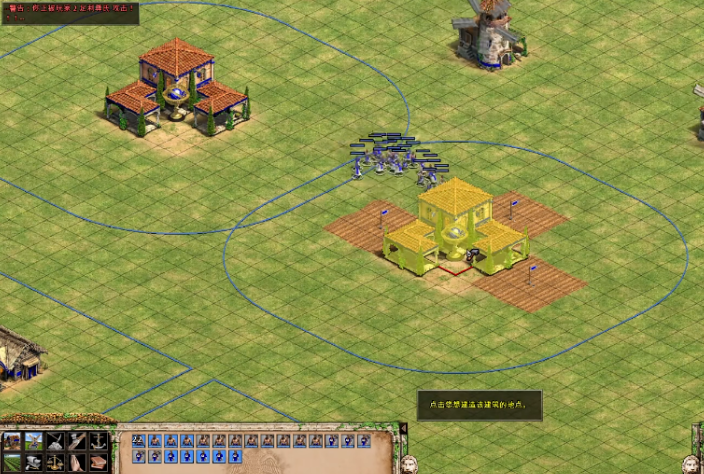Select the monastery praying hands icon

(78, 462)
